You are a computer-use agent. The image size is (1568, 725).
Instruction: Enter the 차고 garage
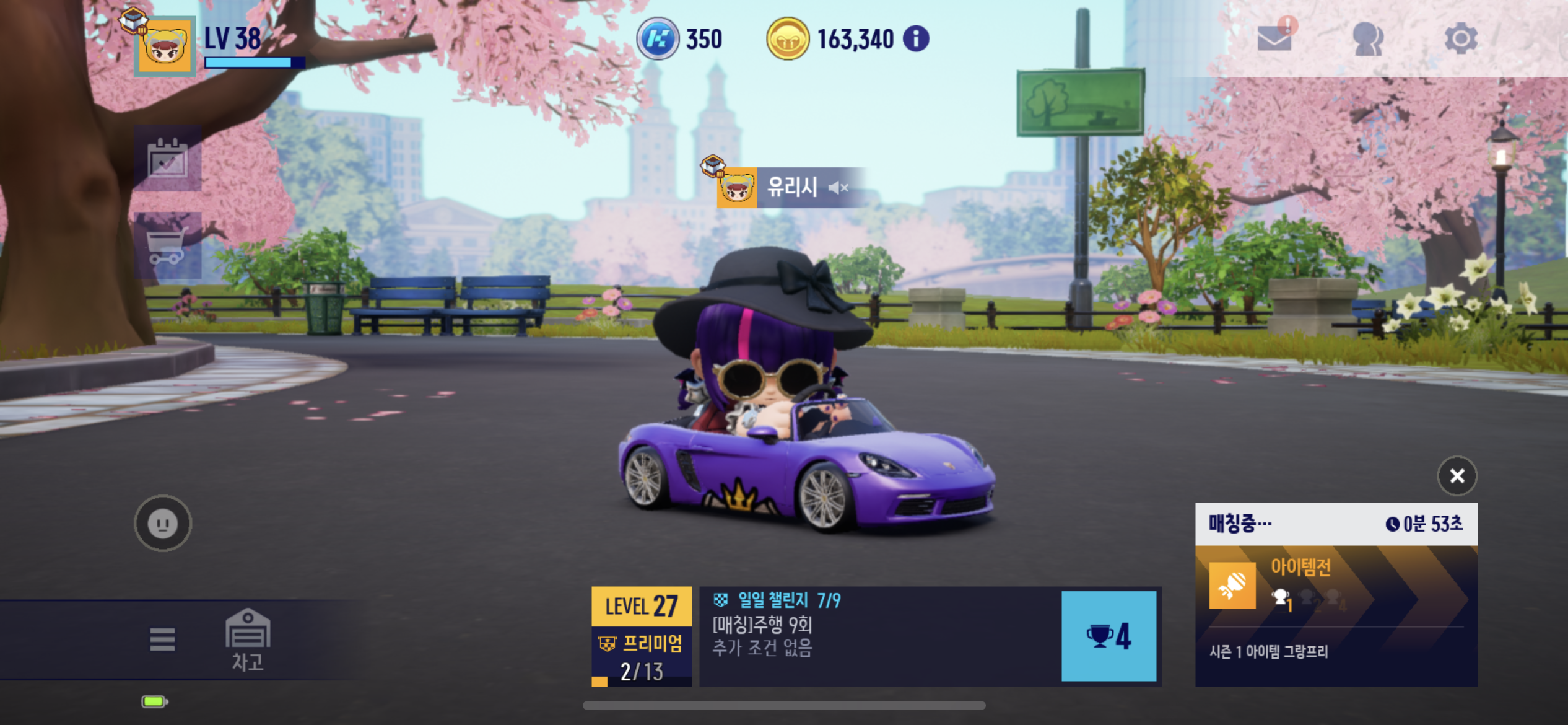pyautogui.click(x=248, y=639)
